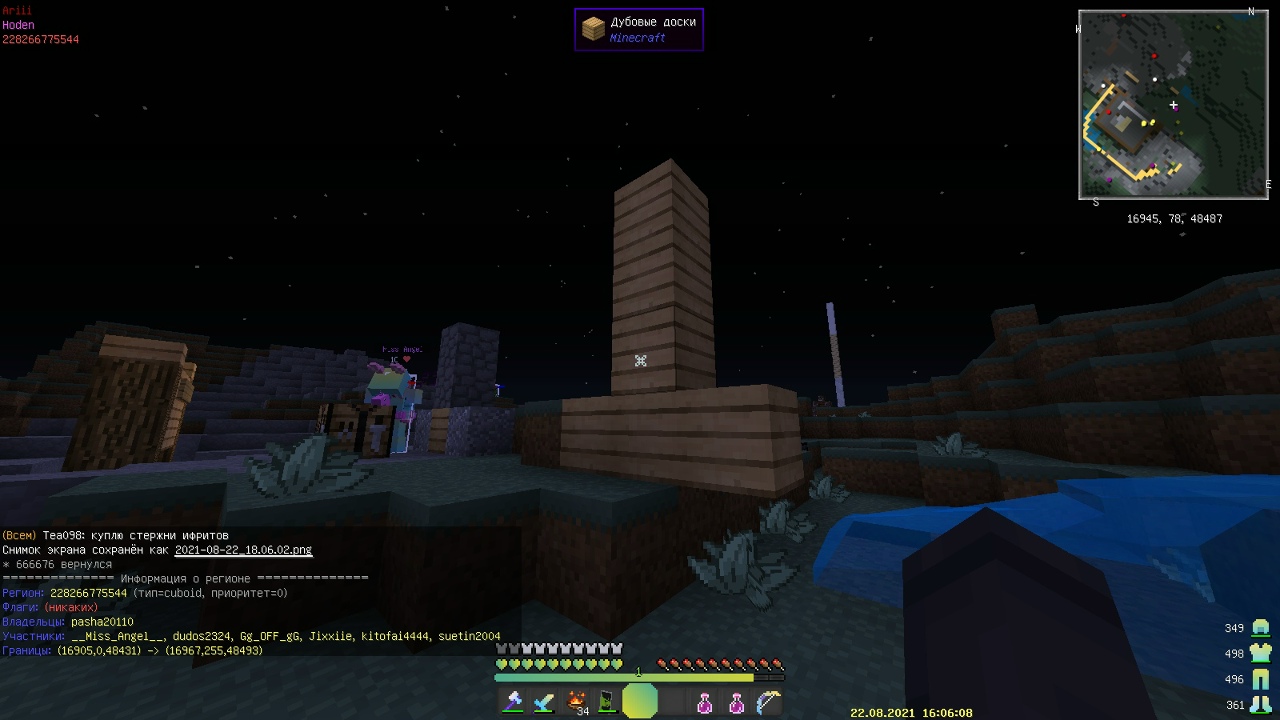1280x720 pixels.
Task: Select the axe hotbar slot
Action: [513, 702]
